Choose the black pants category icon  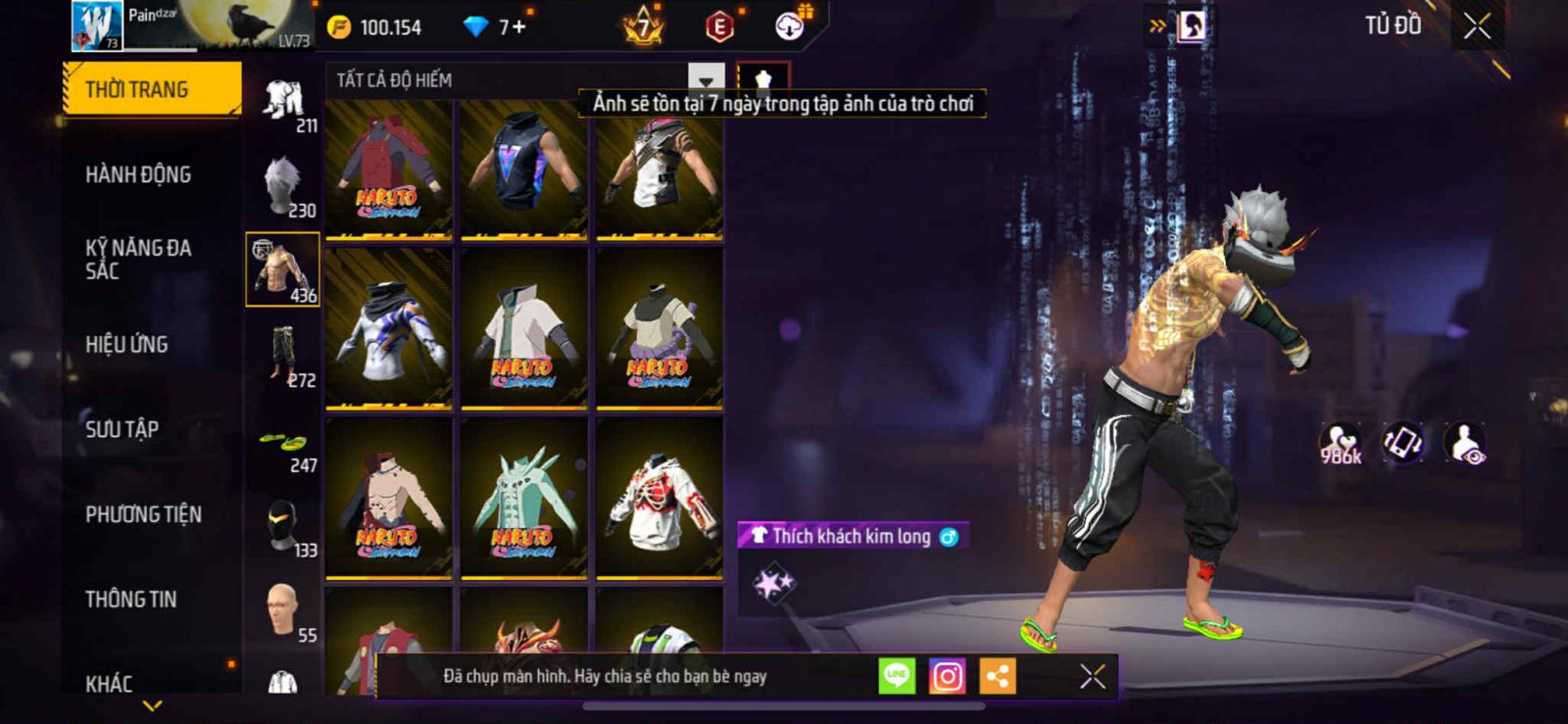283,355
